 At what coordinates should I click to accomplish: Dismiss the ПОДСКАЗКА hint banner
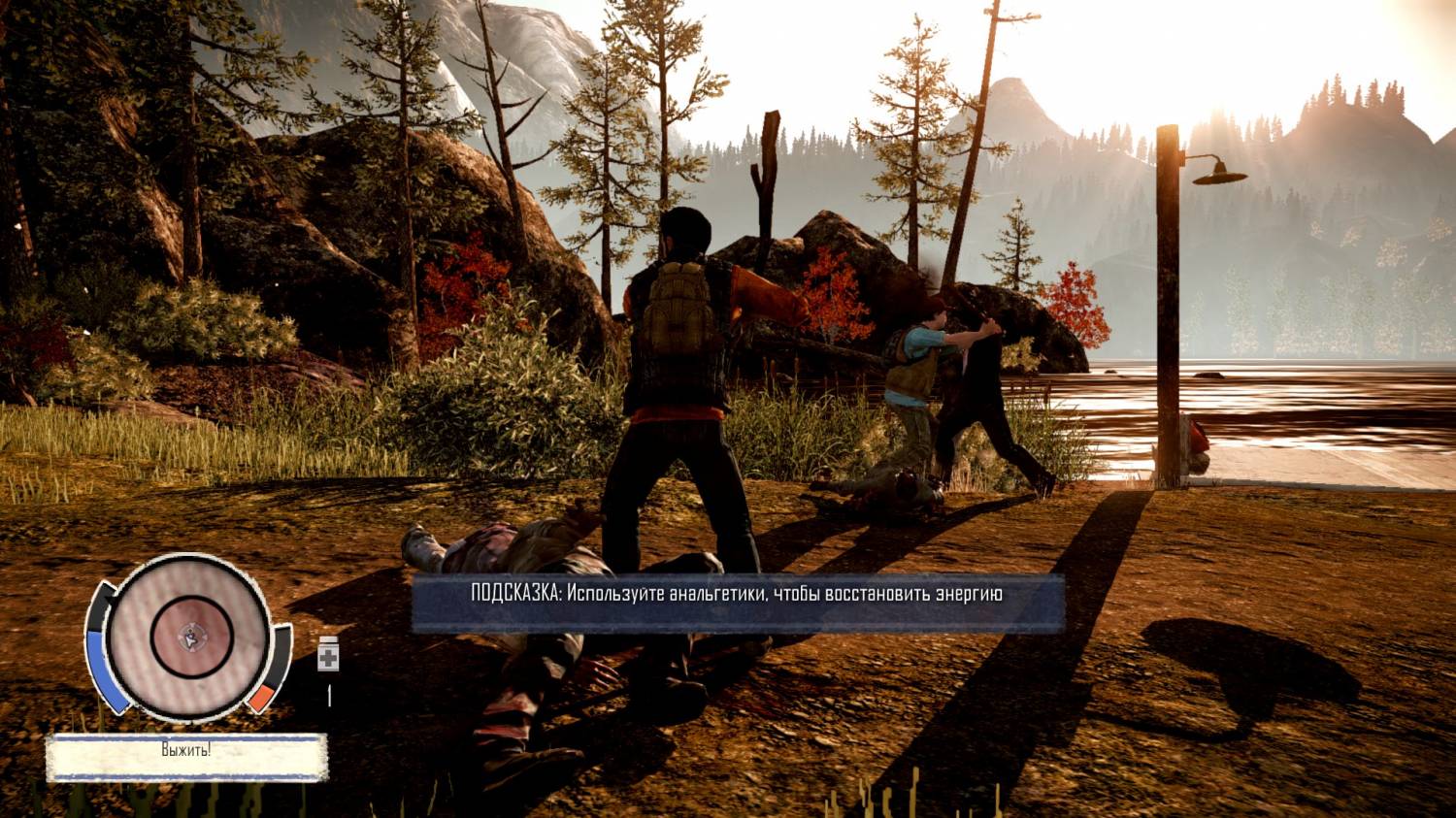pyautogui.click(x=738, y=603)
